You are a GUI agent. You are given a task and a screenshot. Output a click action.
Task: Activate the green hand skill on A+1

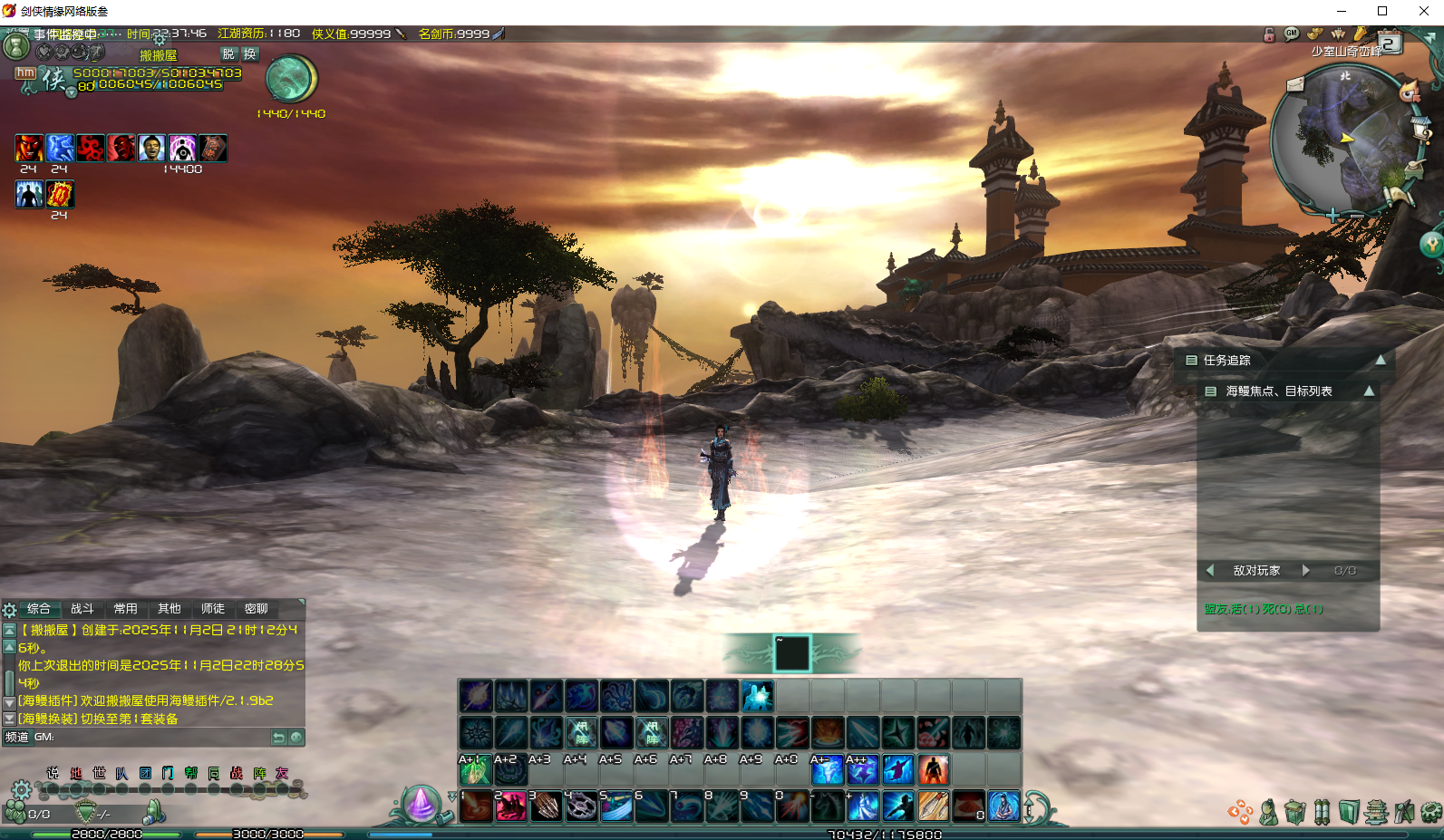click(475, 770)
